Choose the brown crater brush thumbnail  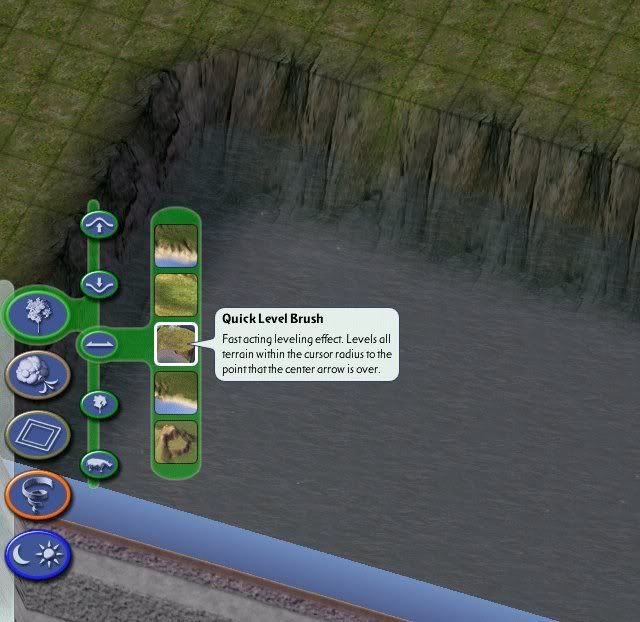click(176, 442)
